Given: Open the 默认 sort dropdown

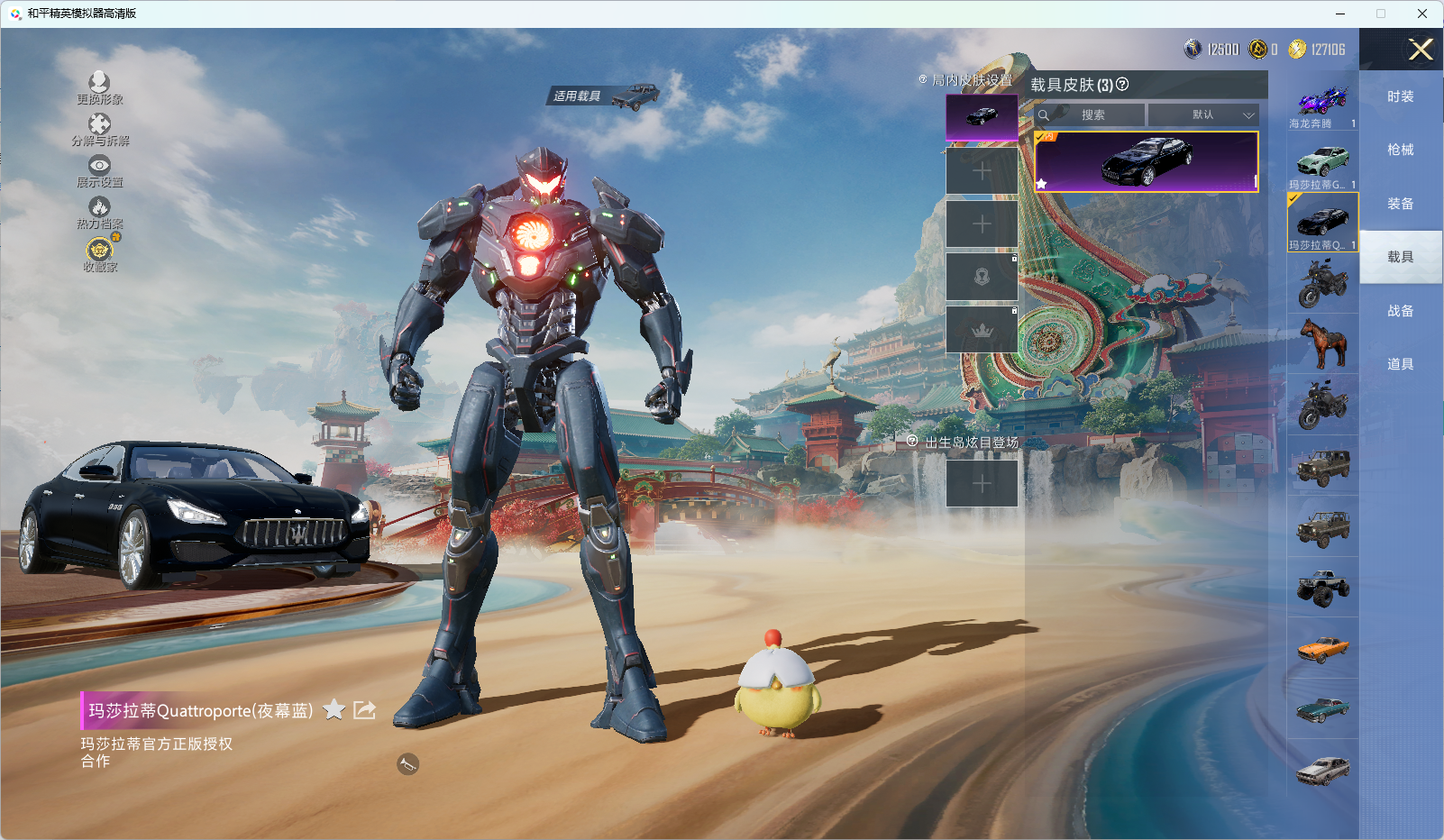Looking at the screenshot, I should 1203,115.
